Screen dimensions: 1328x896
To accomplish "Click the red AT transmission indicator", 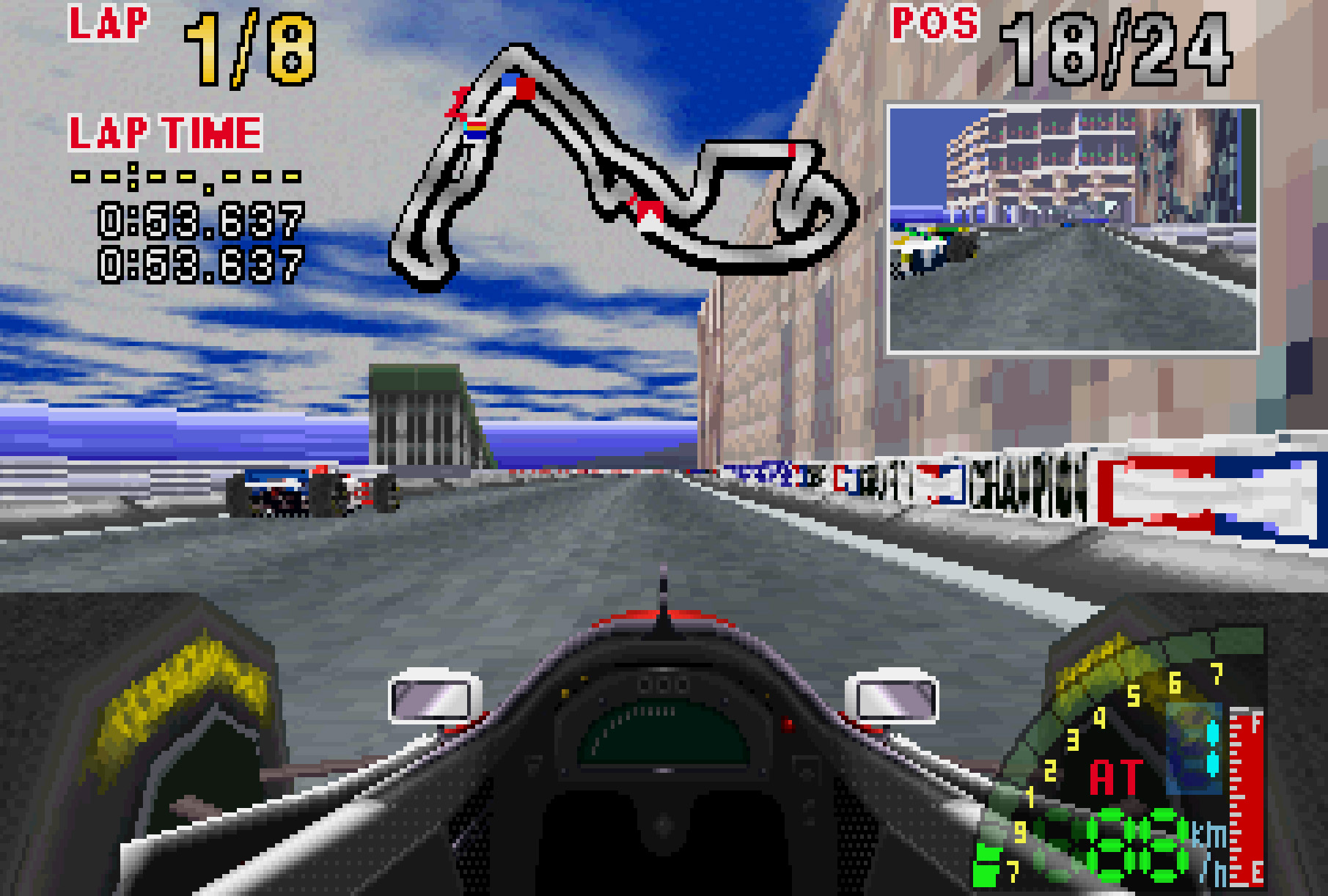I will click(x=1115, y=778).
